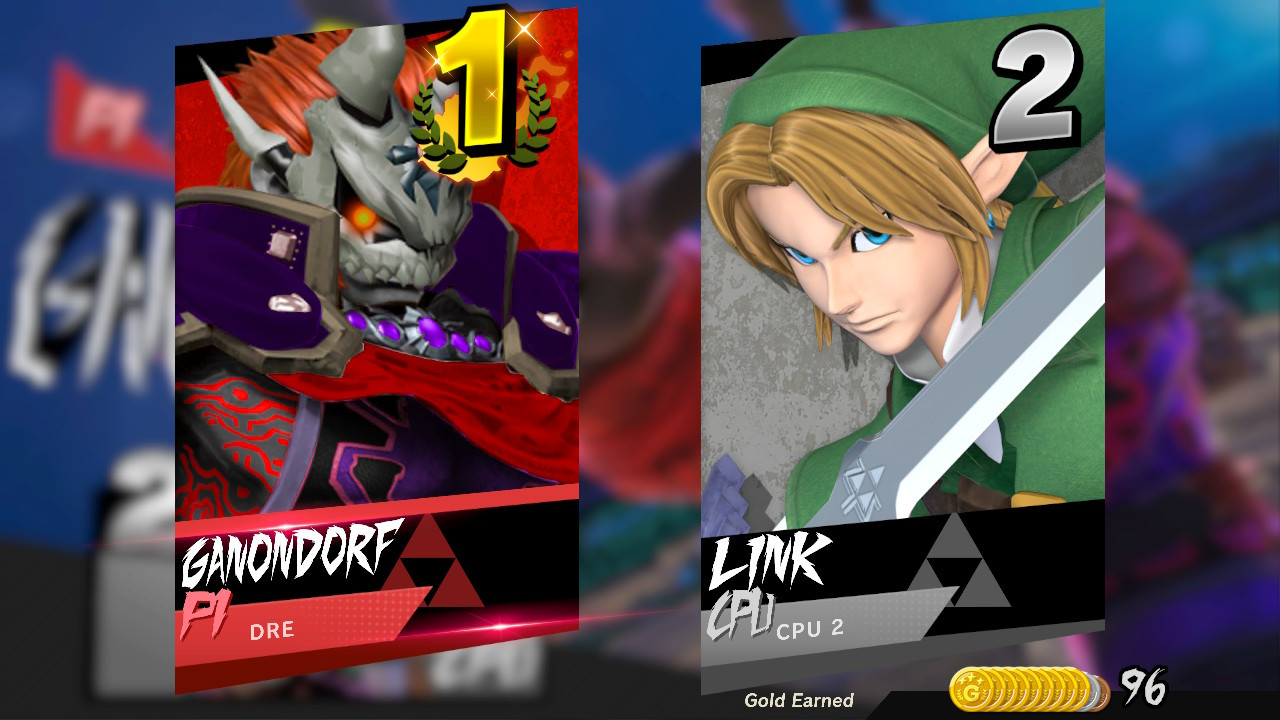
Task: Click the Gold Earned text
Action: [x=802, y=700]
